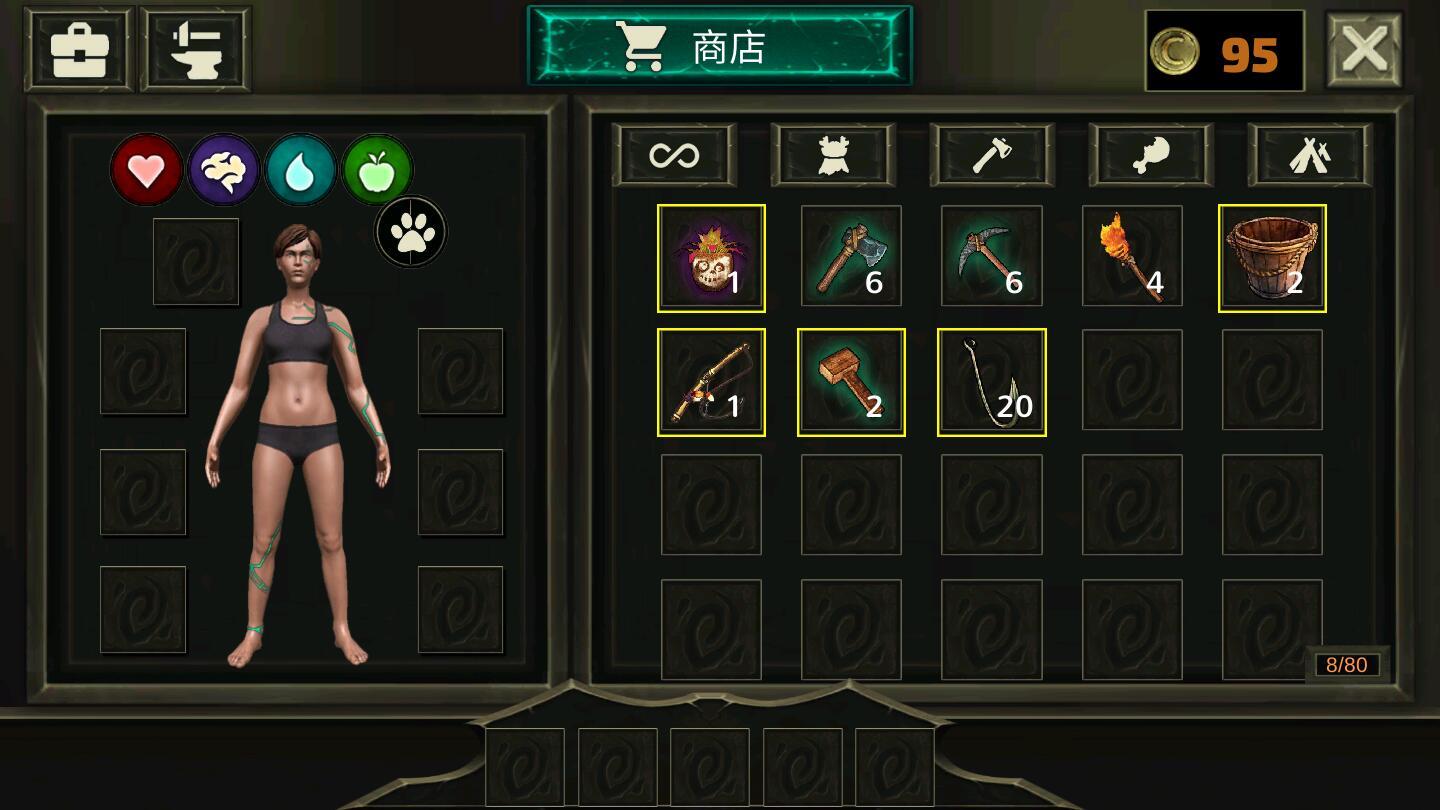
Task: Choose the burning torch slot
Action: 1132,258
